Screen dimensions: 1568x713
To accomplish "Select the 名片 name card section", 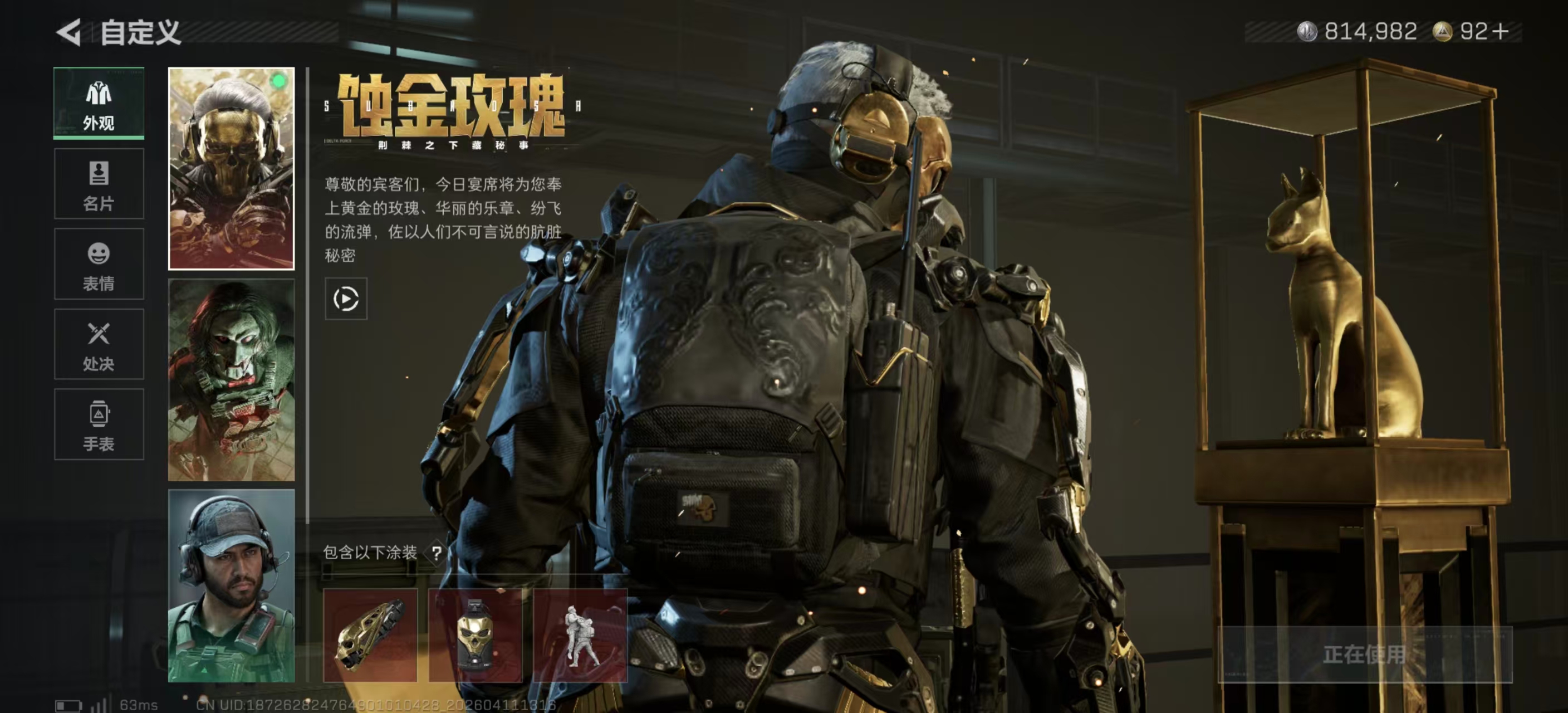I will 99,184.
